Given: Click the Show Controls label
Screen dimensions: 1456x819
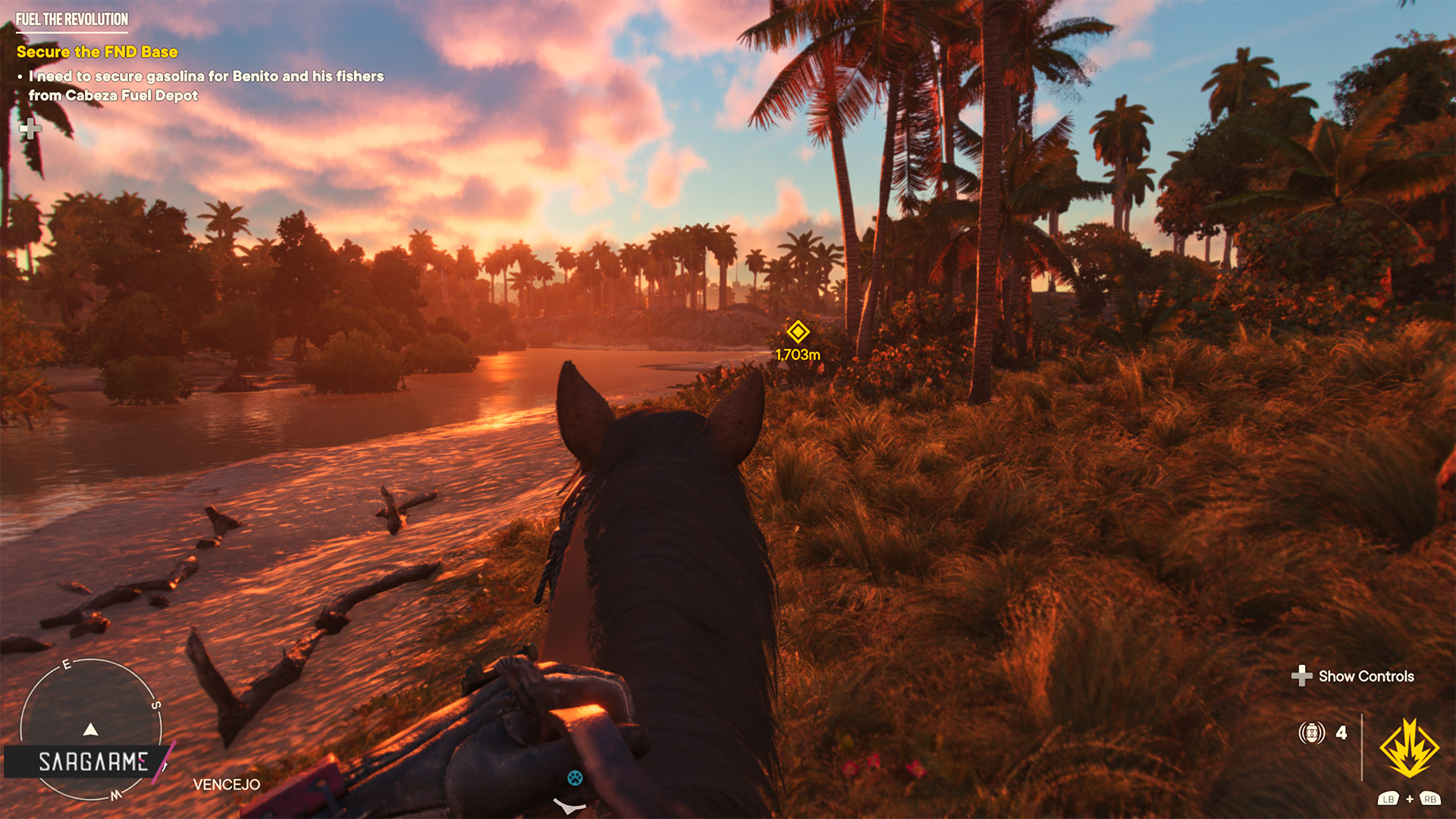Looking at the screenshot, I should tap(1366, 676).
